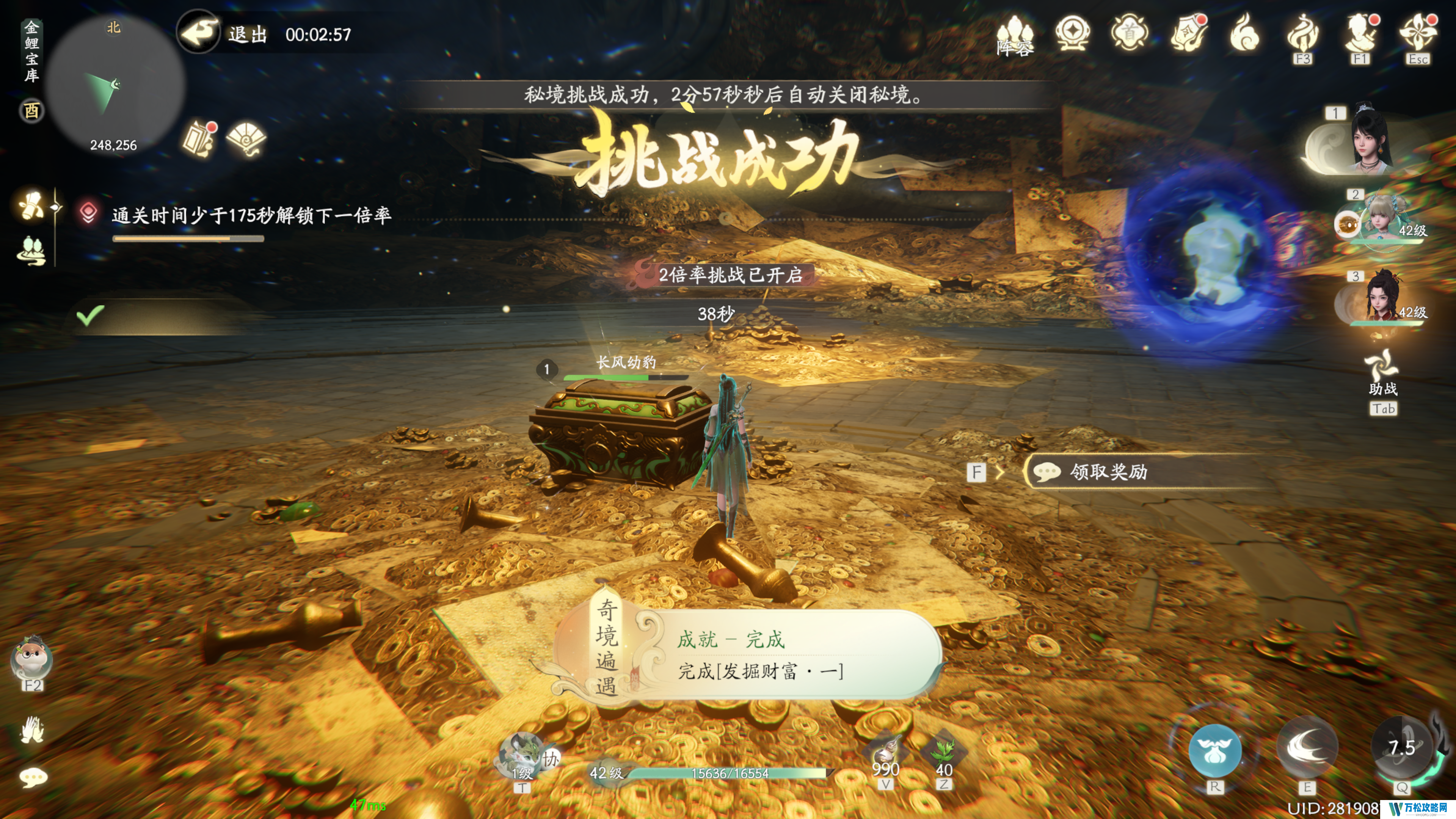This screenshot has height=819, width=1456.
Task: Claim rewards via 领取奖励 prompt
Action: [1107, 471]
